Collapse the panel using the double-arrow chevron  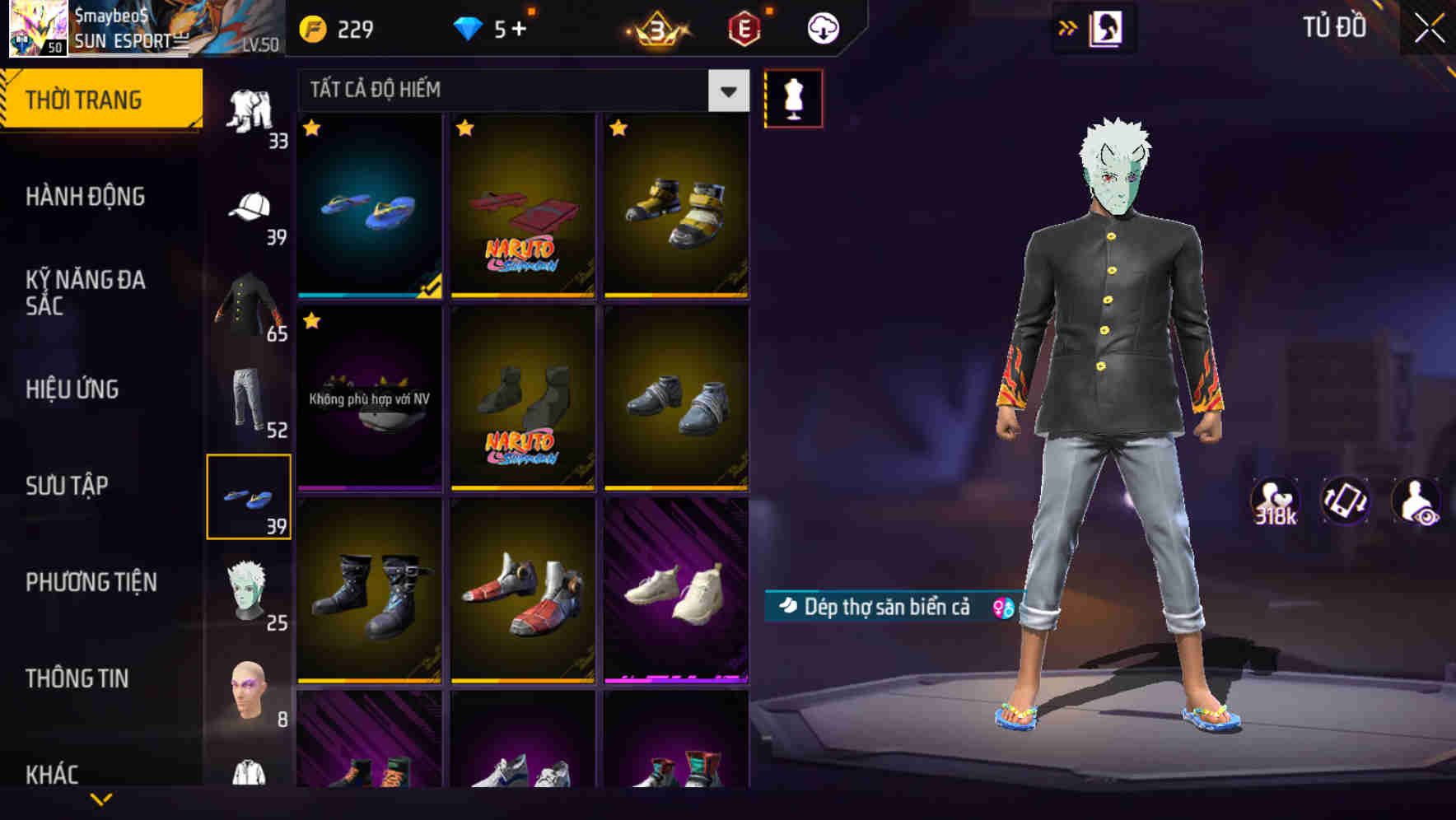point(1068,26)
